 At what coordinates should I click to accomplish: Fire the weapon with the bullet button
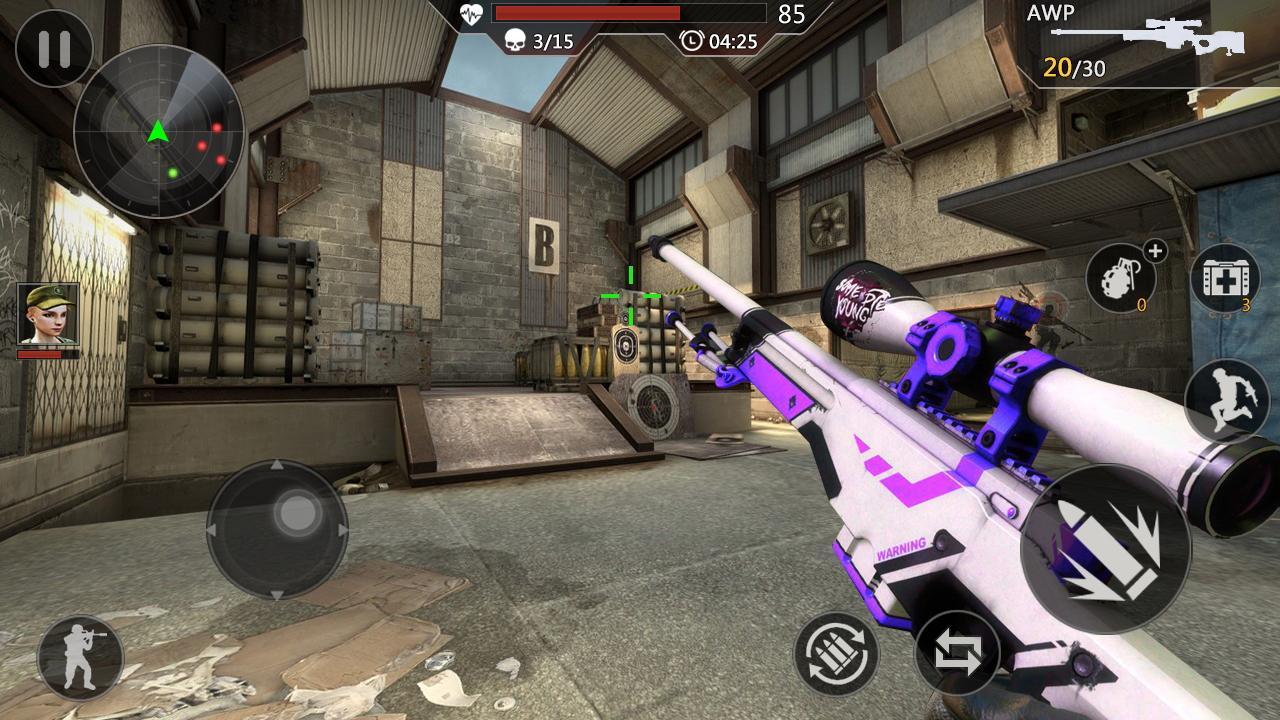(x=1105, y=549)
